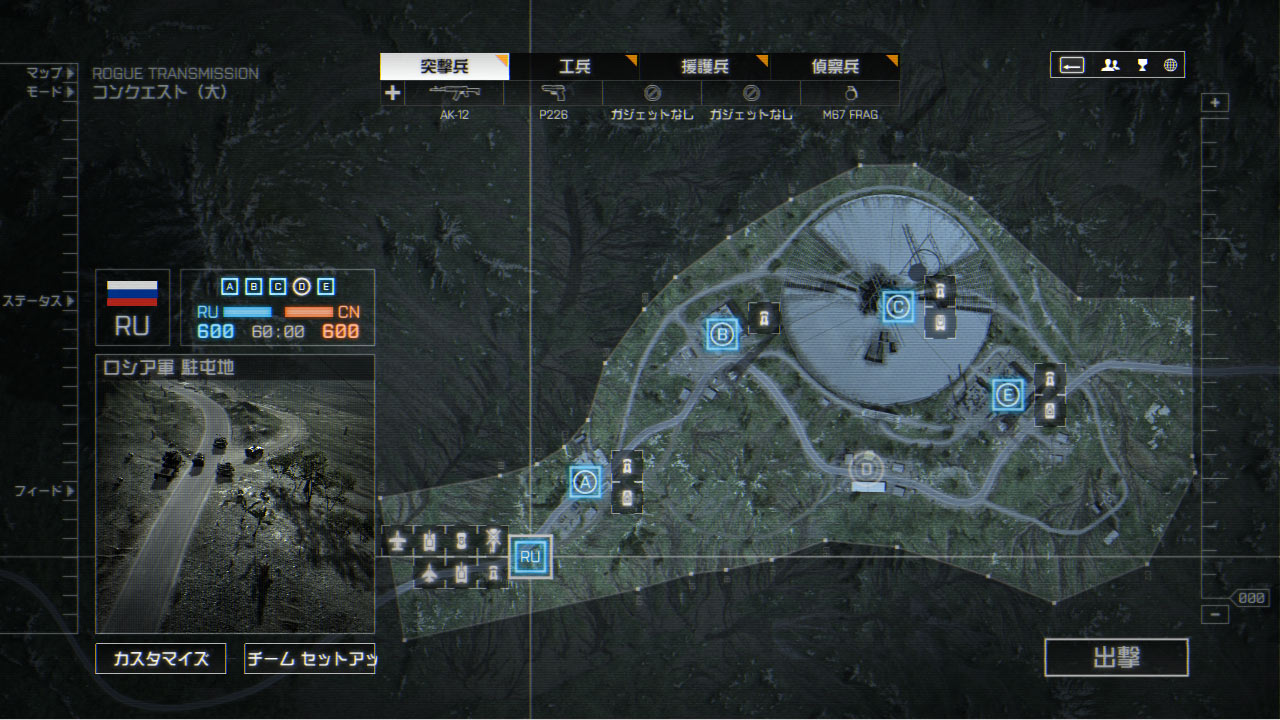Click the back arrow icon
Screen dimensions: 1280x720
pos(1072,66)
